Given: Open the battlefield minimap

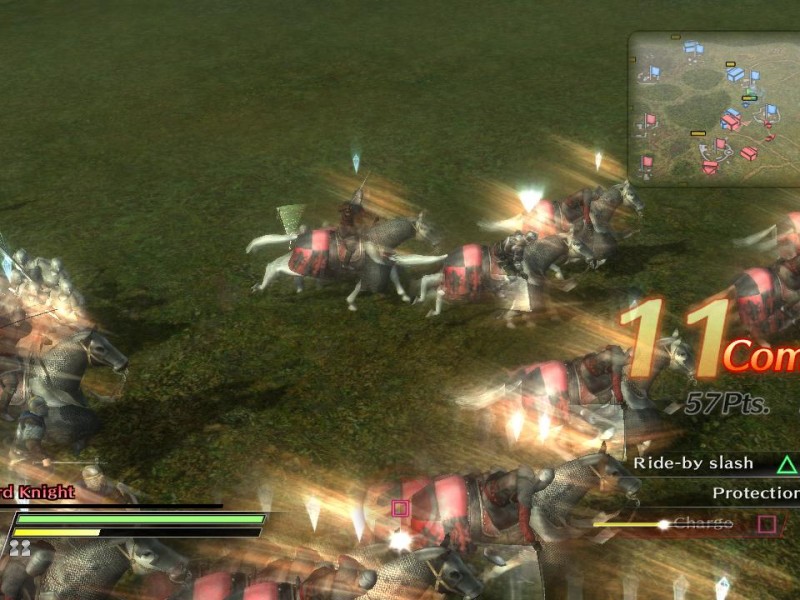Looking at the screenshot, I should [714, 108].
